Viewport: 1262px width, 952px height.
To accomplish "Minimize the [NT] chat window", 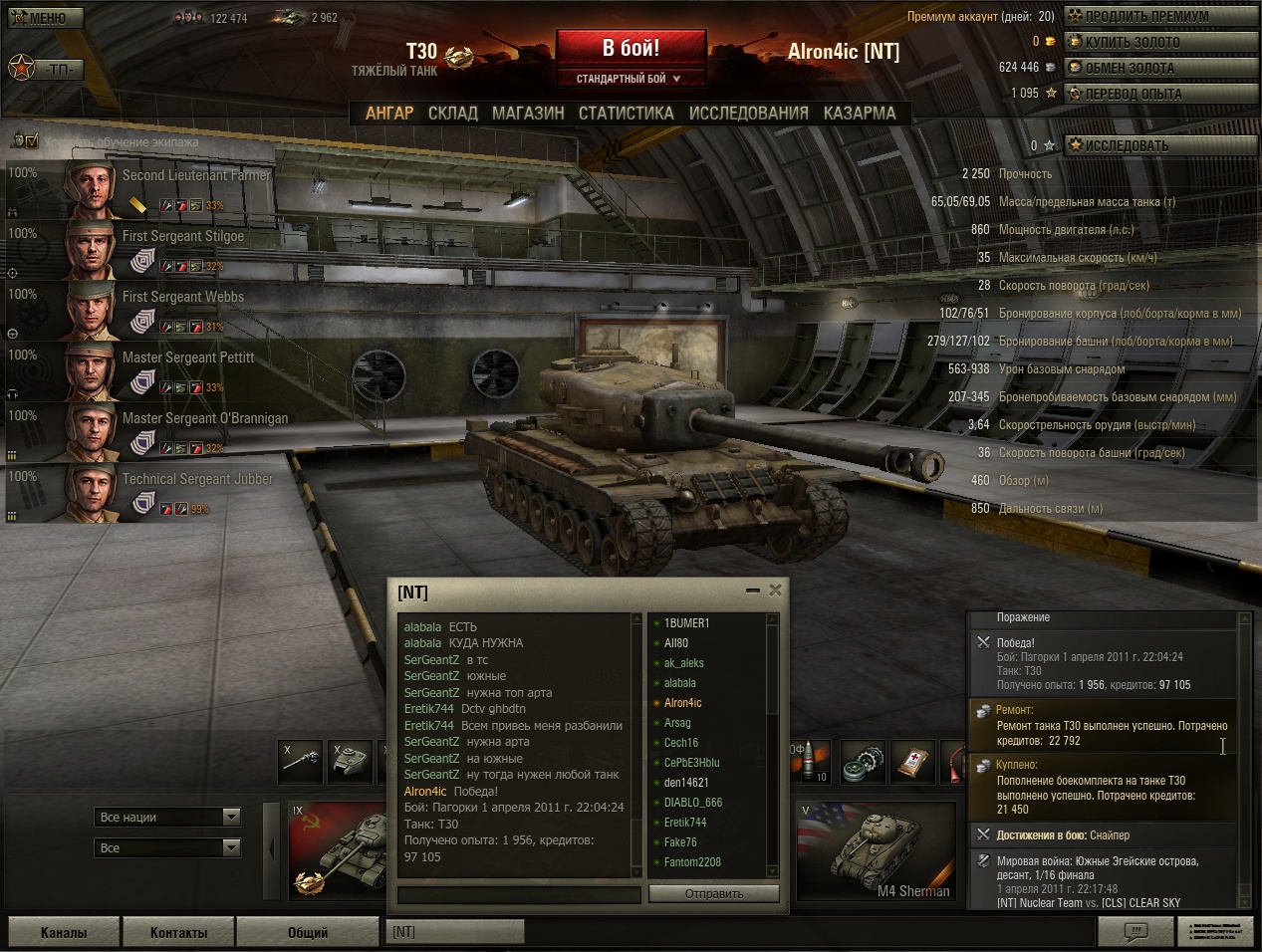I will [x=753, y=592].
